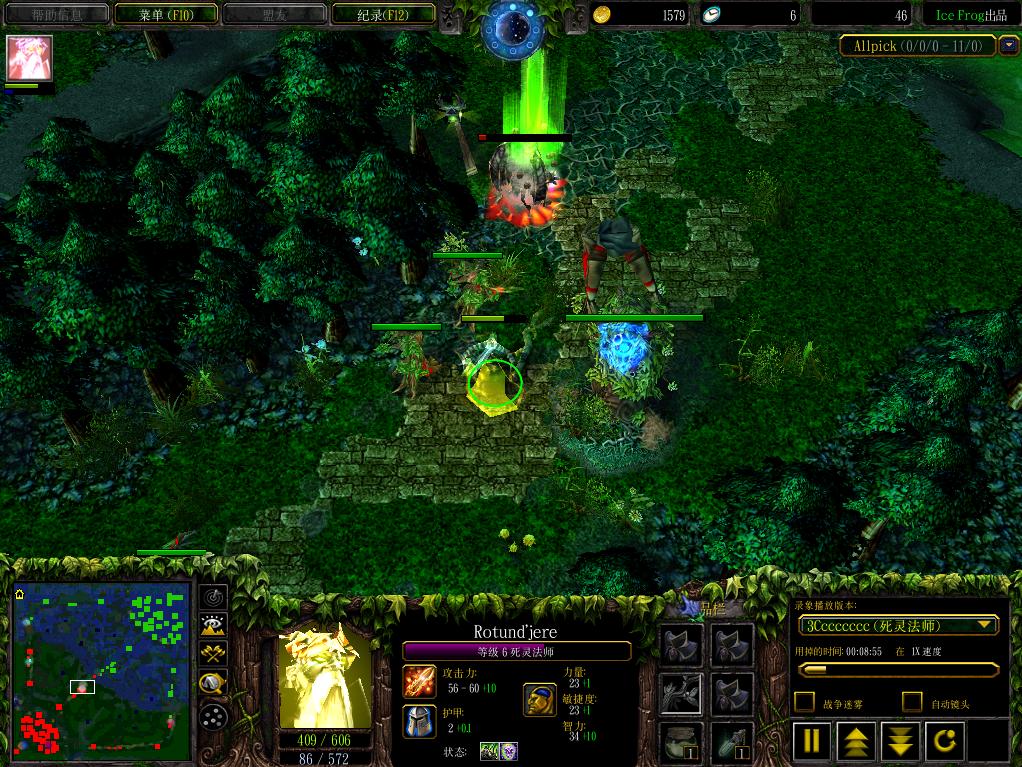Select the branch item in inventory
The image size is (1022, 767).
(x=679, y=692)
